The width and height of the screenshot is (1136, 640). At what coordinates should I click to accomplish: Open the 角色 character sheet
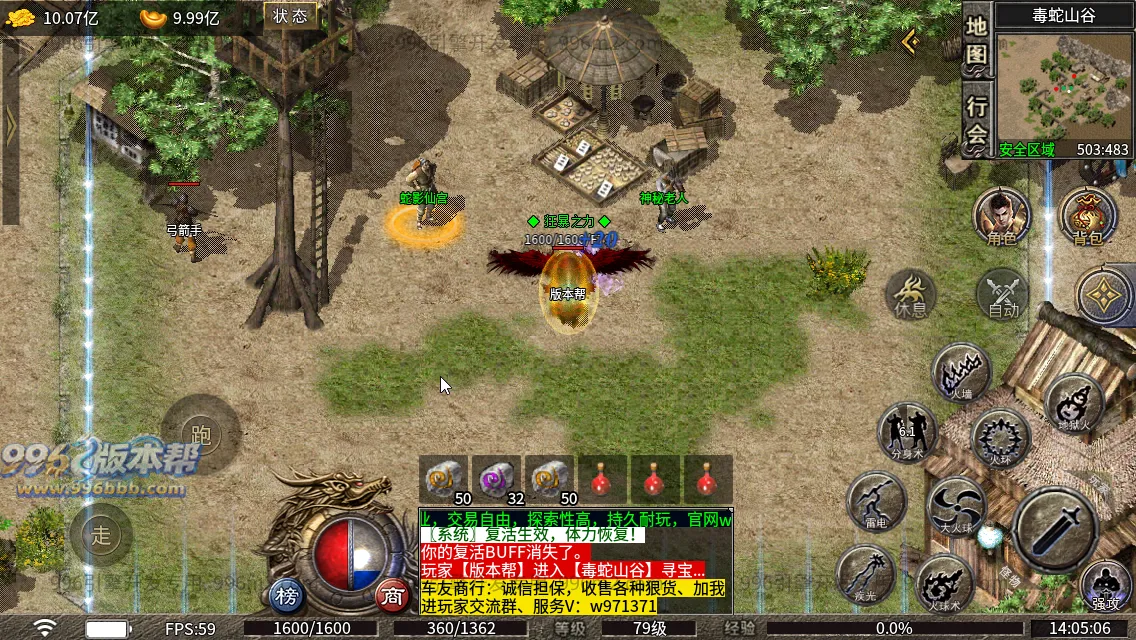(1001, 216)
